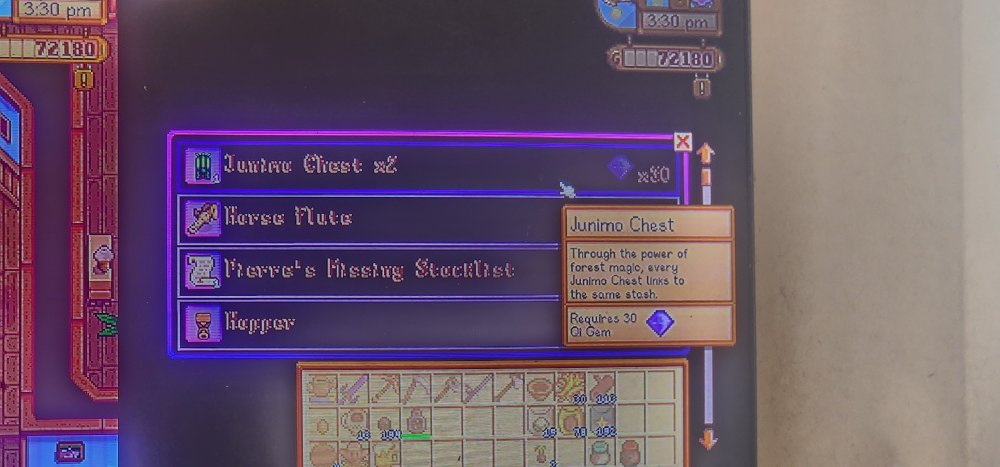Click the shop list's up arrow
Viewport: 1000px width, 467px height.
(x=706, y=154)
